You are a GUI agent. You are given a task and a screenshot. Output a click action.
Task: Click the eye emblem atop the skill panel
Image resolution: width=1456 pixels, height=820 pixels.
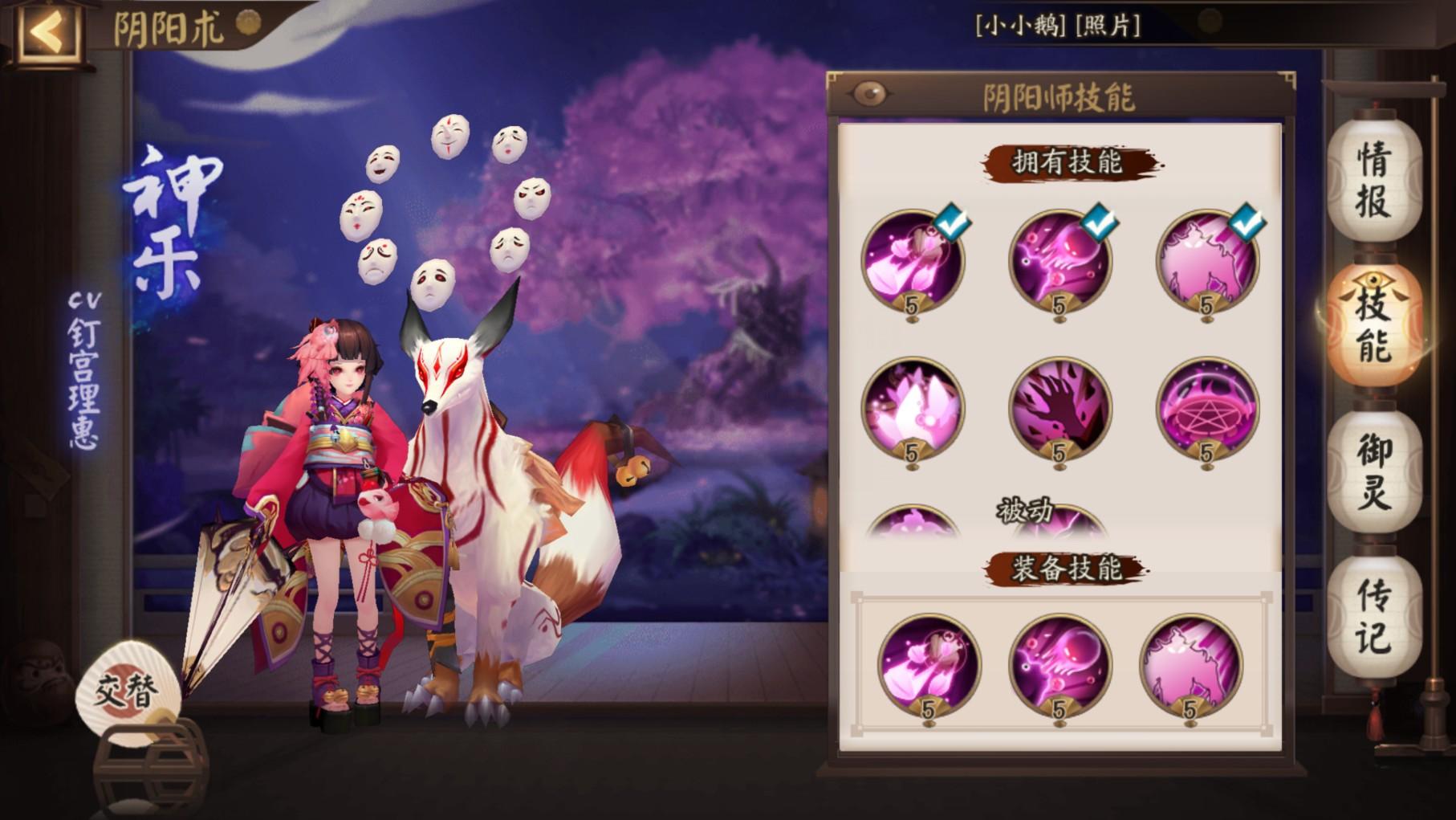point(869,93)
